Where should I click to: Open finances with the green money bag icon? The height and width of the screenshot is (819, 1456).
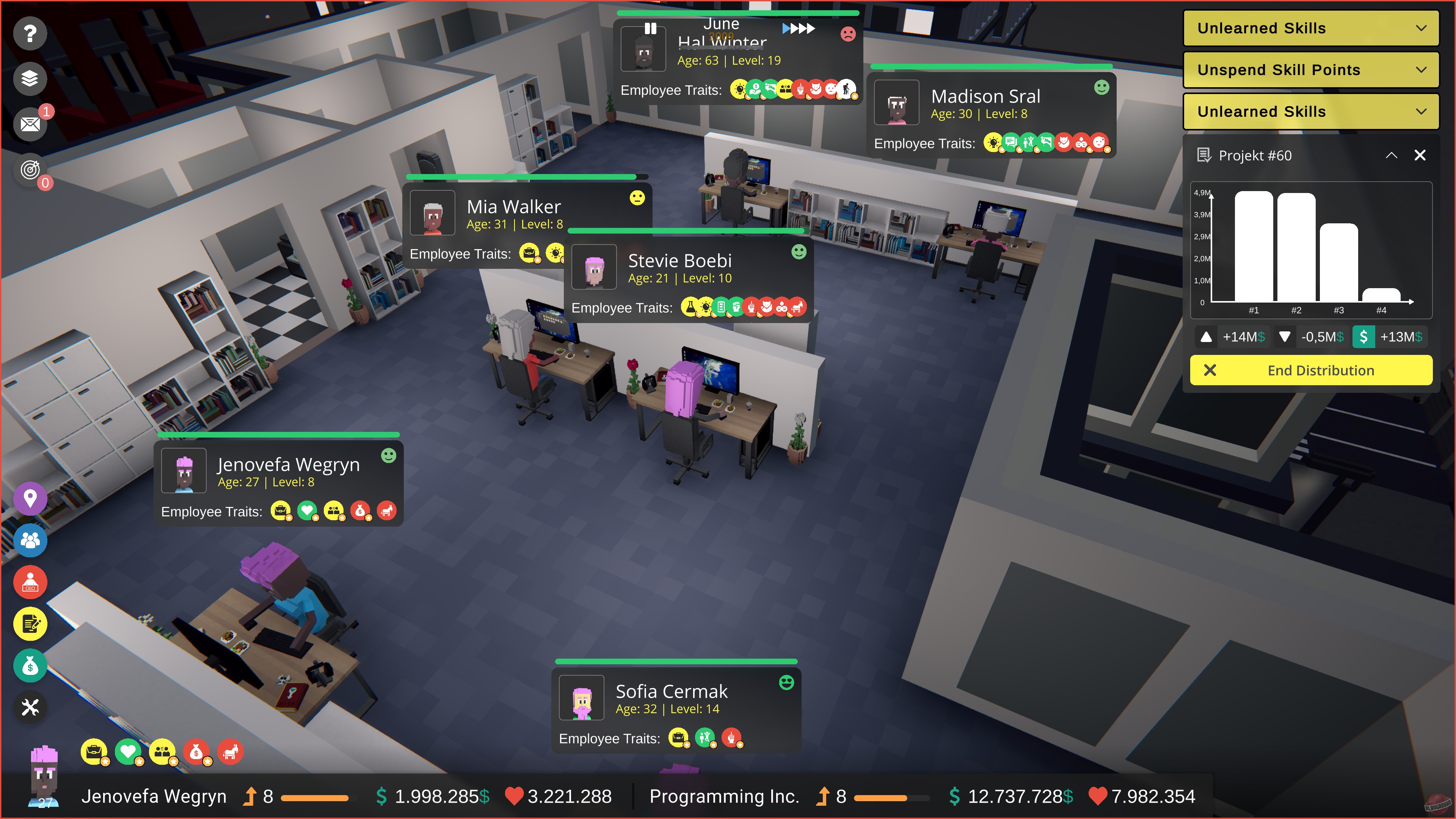click(x=30, y=666)
